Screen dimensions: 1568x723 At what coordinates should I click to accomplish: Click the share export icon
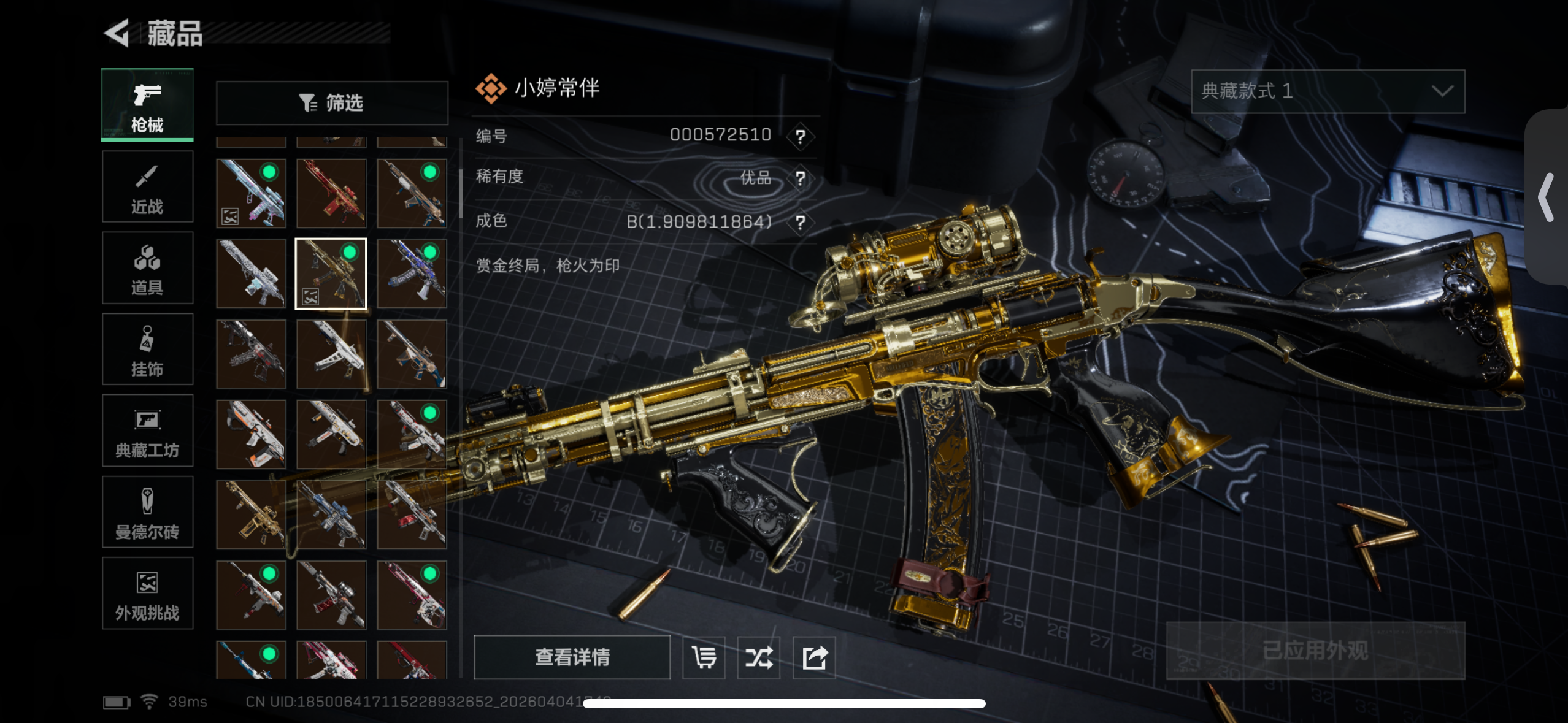(x=814, y=657)
